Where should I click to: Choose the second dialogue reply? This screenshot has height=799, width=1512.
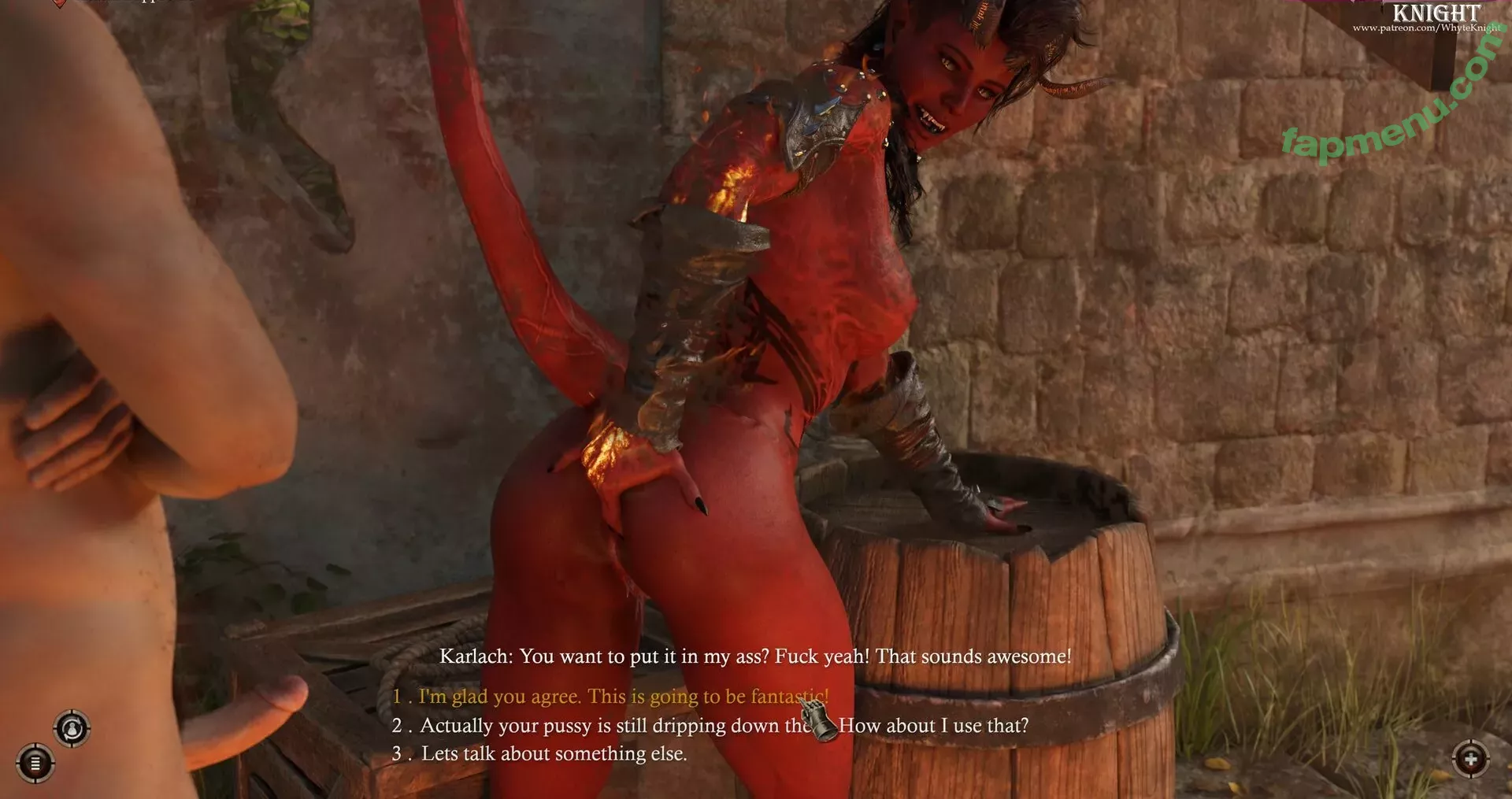[709, 725]
